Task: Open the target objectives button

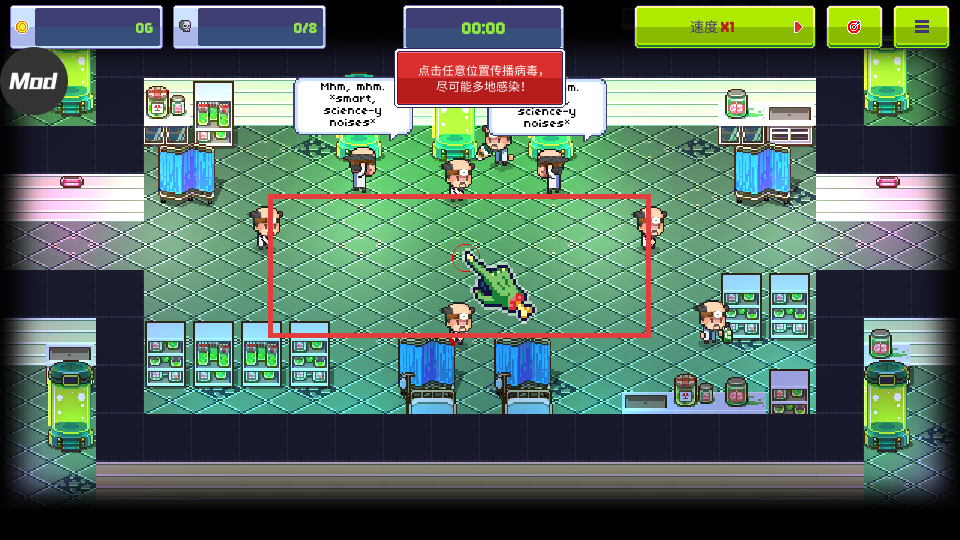Action: pos(854,27)
